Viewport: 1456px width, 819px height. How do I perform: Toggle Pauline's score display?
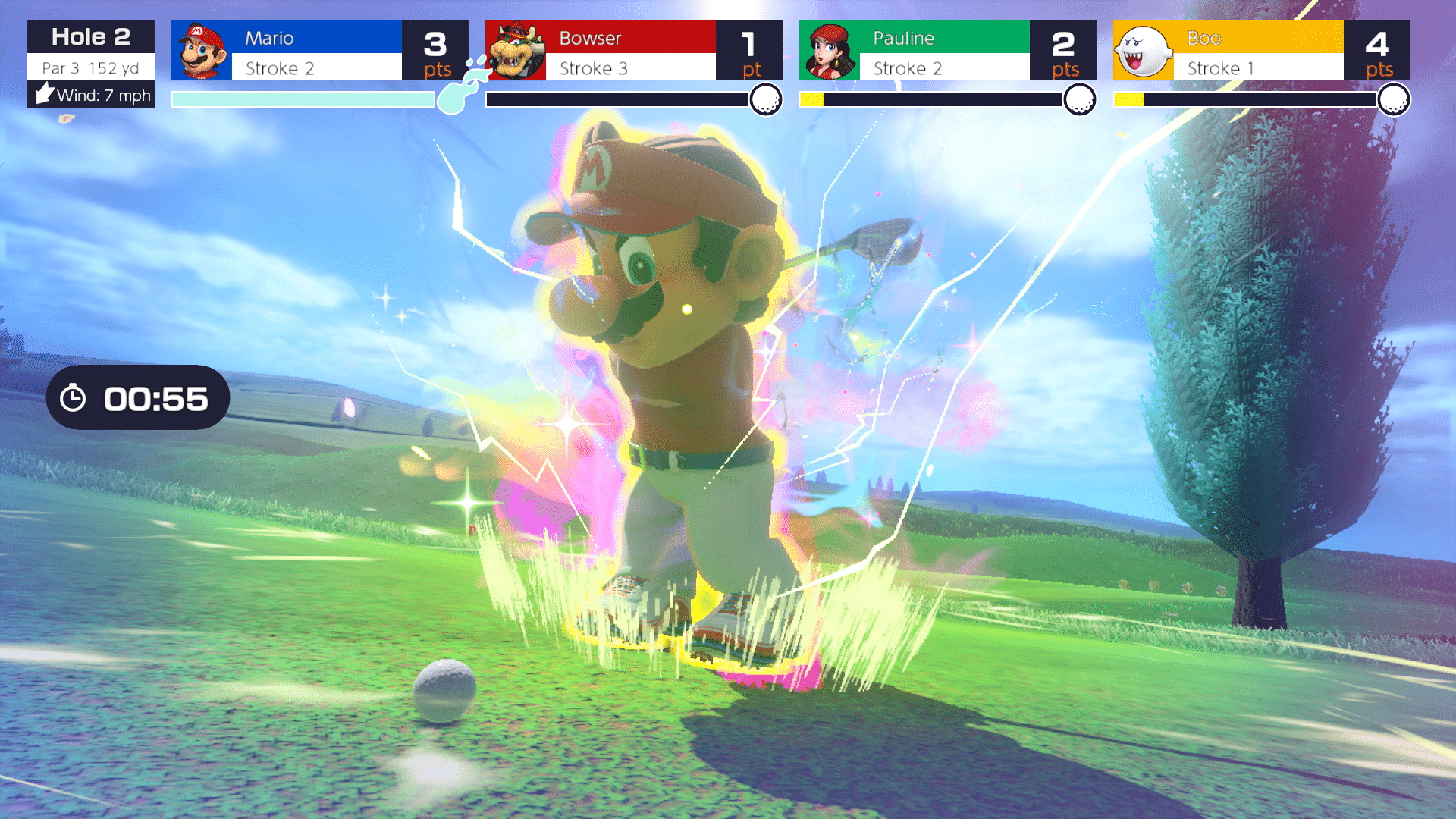1065,49
